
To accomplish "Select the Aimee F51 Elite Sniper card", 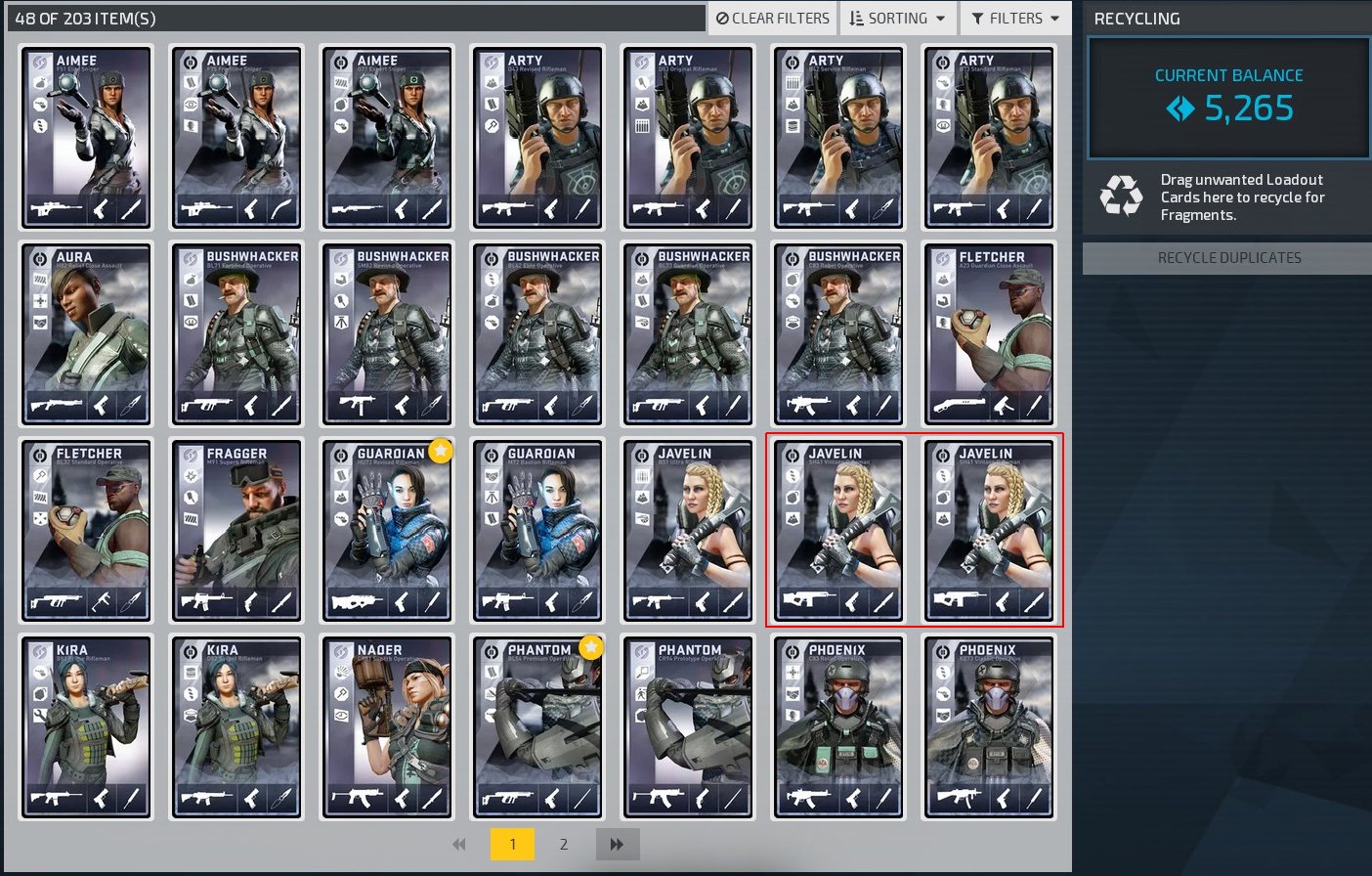I will tap(87, 138).
